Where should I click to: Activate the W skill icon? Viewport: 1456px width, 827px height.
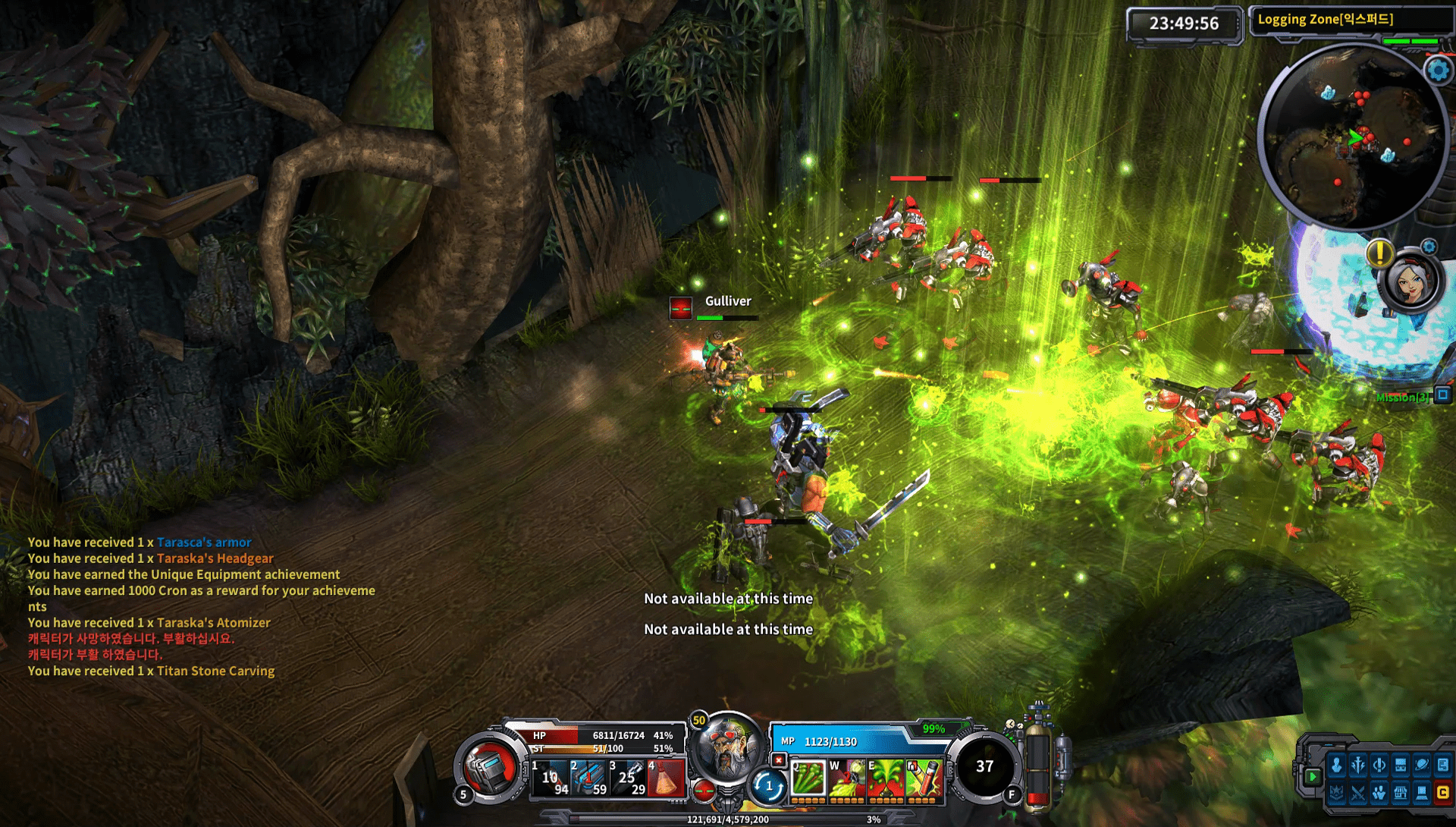click(846, 779)
